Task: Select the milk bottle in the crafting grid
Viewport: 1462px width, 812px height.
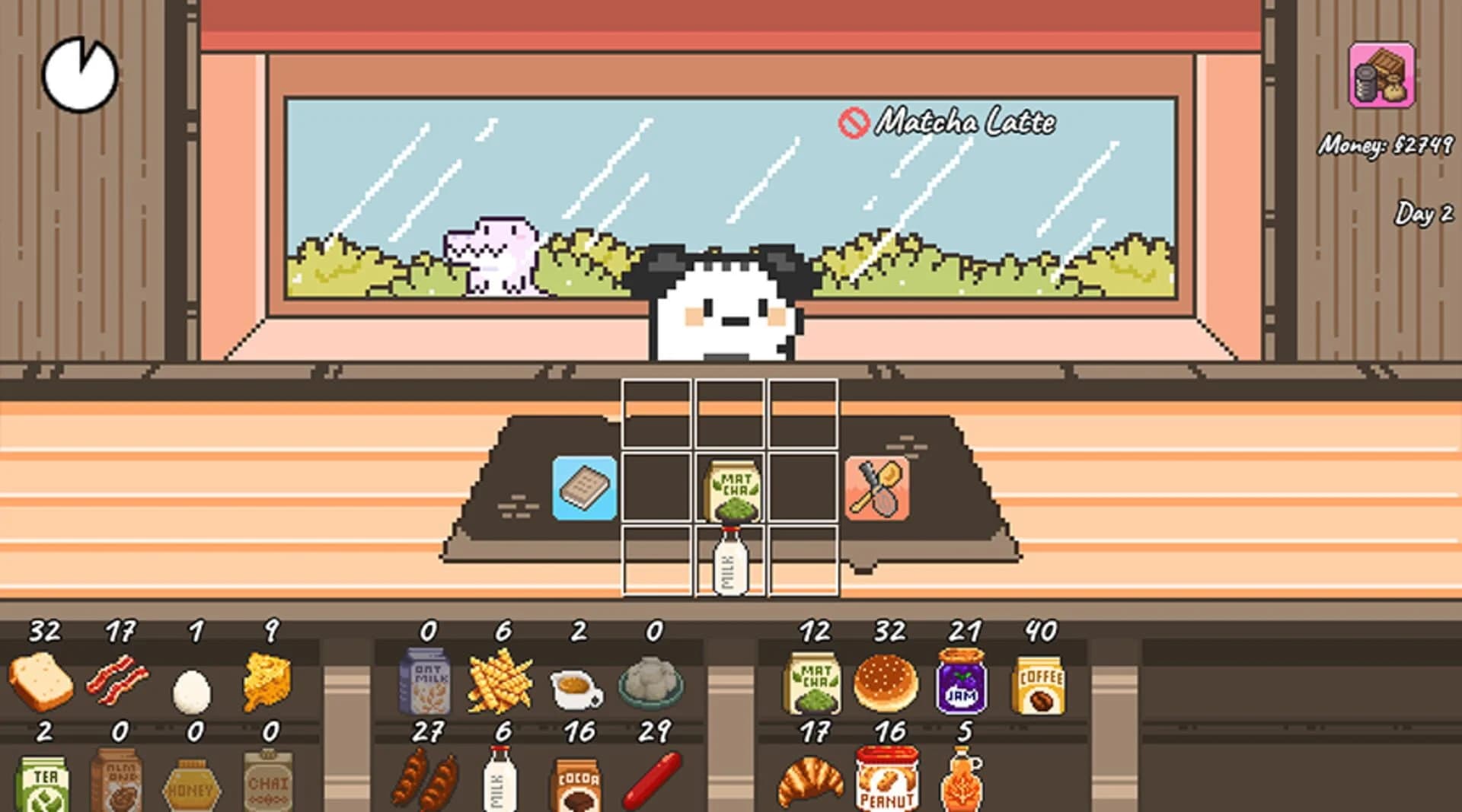Action: pos(729,561)
